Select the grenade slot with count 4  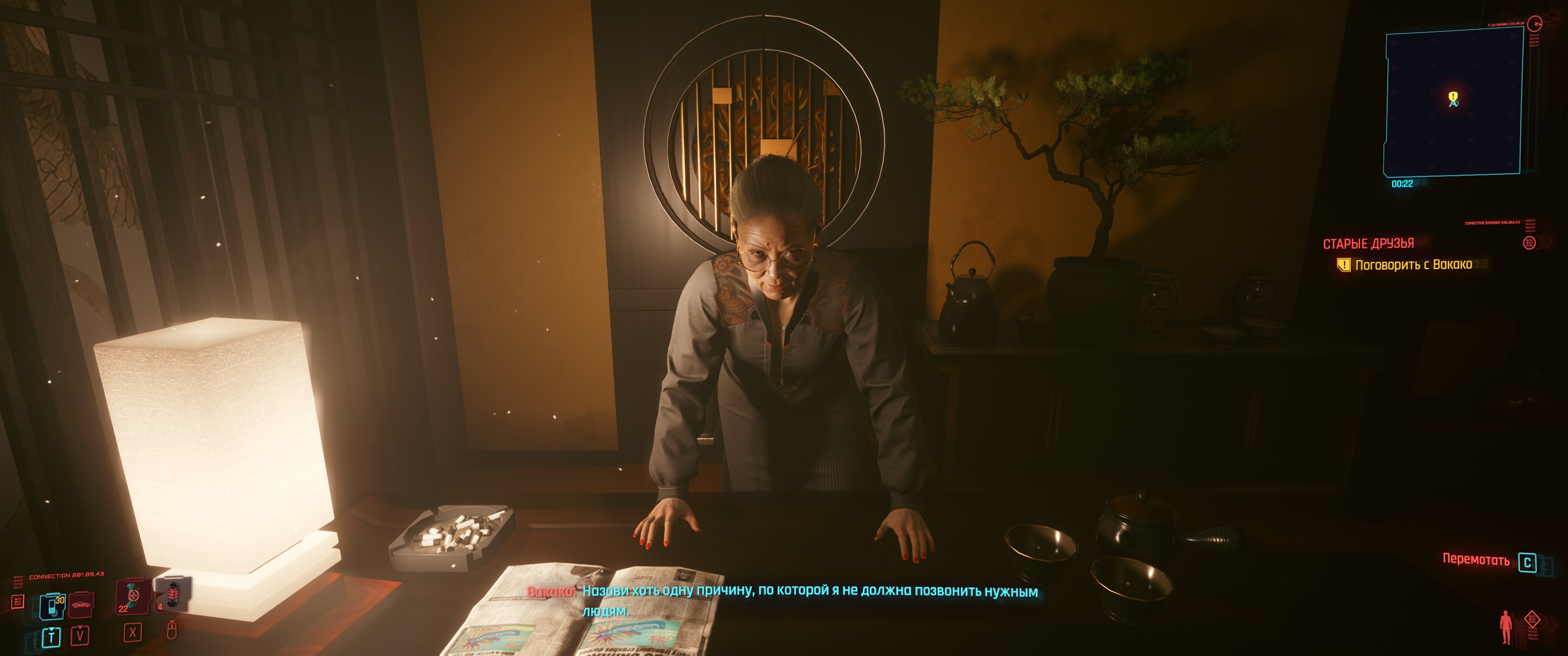coord(172,594)
